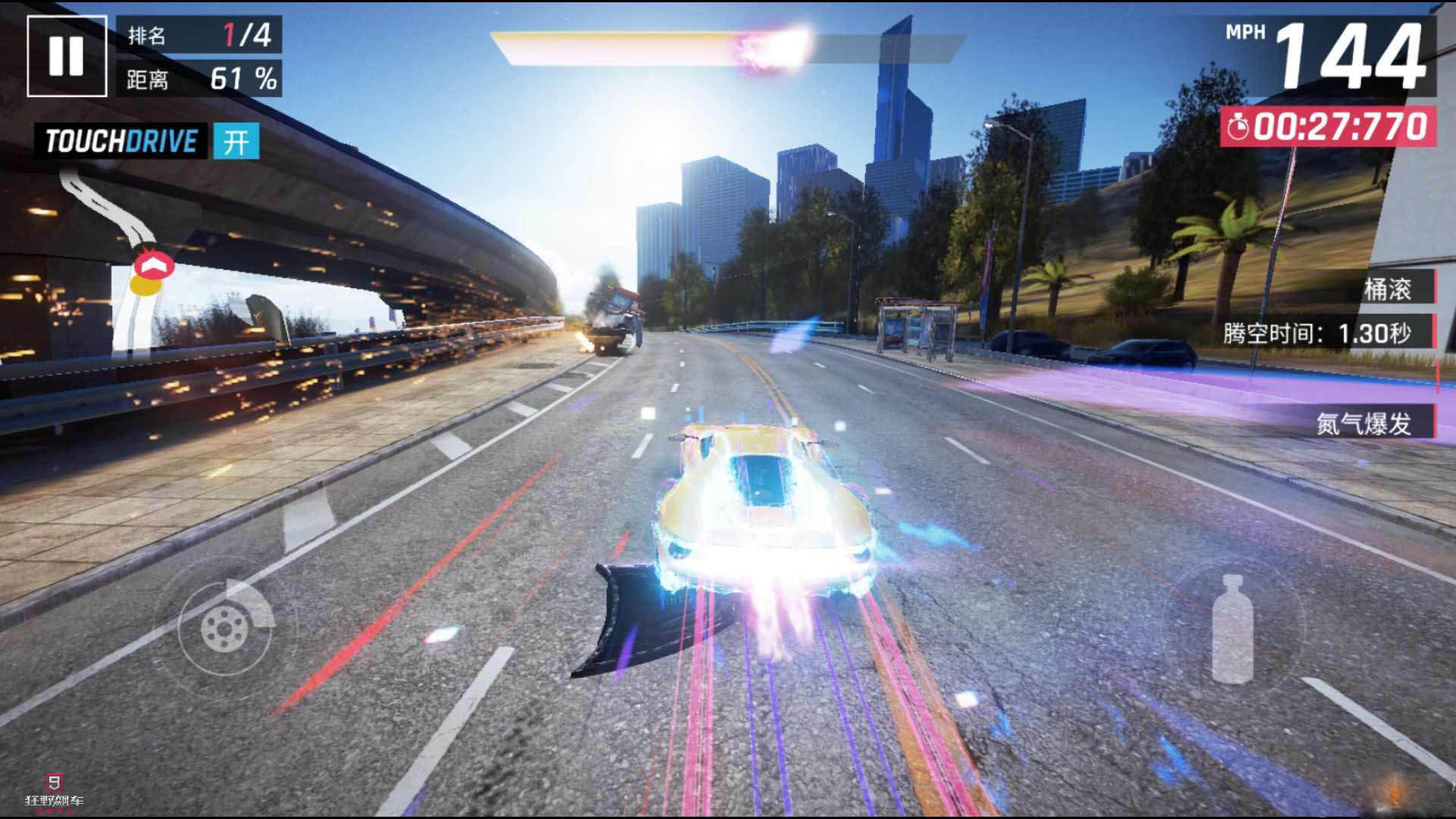Activate the nitro bottle boost

pos(1232,629)
